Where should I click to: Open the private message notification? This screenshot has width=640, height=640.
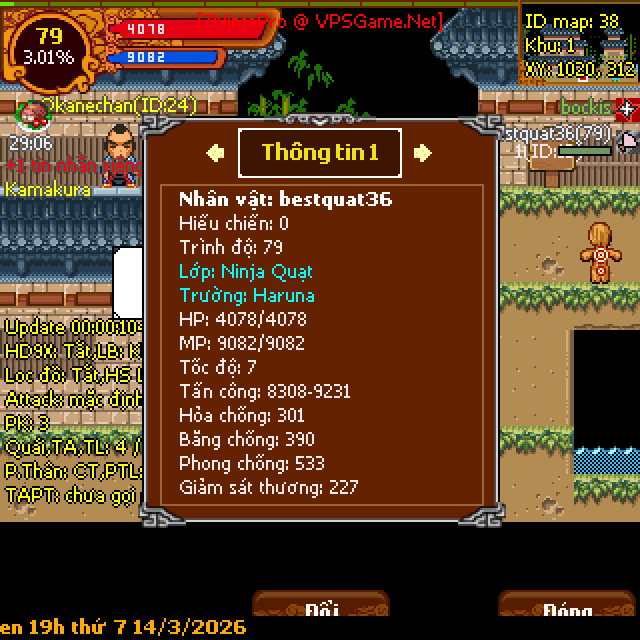pos(72,165)
